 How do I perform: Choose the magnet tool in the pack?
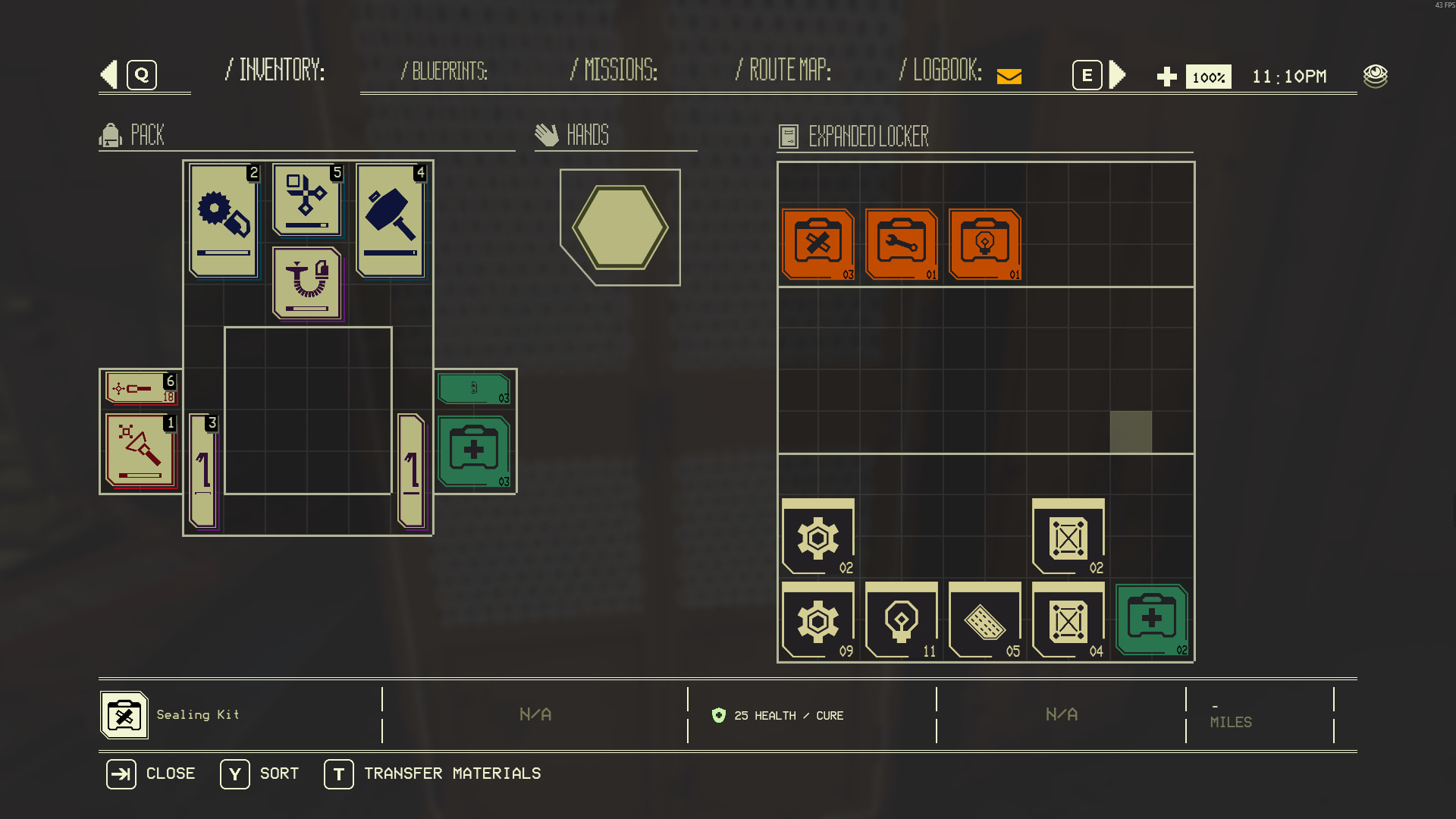click(307, 284)
